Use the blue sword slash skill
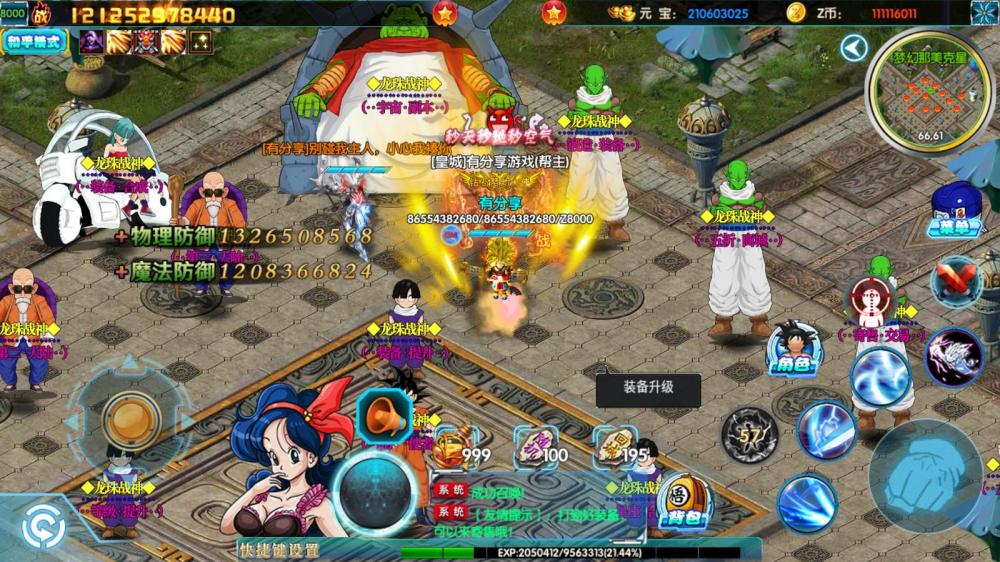Image resolution: width=1000 pixels, height=562 pixels. pyautogui.click(x=825, y=428)
